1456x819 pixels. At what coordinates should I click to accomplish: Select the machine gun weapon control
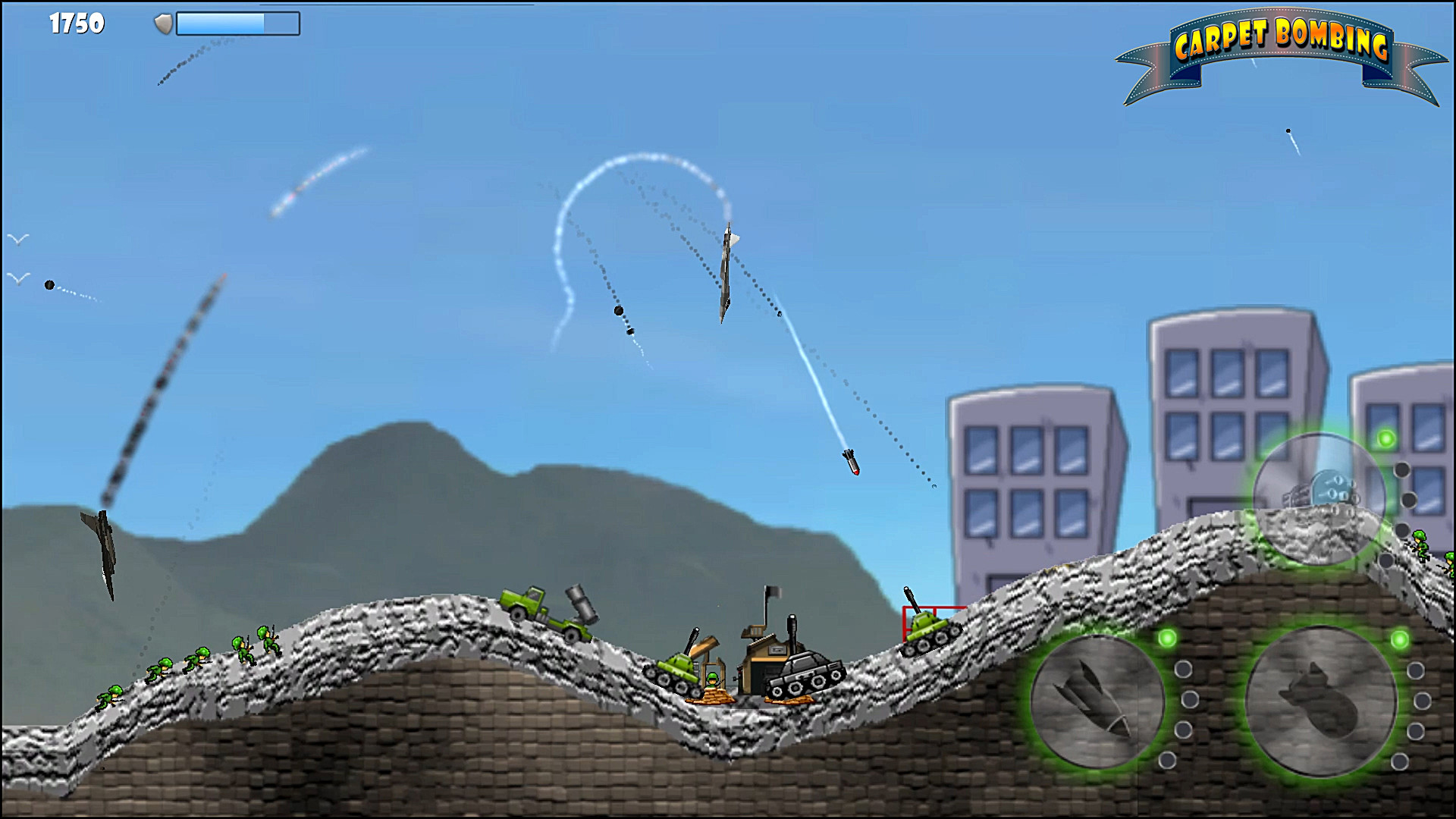click(x=1319, y=497)
